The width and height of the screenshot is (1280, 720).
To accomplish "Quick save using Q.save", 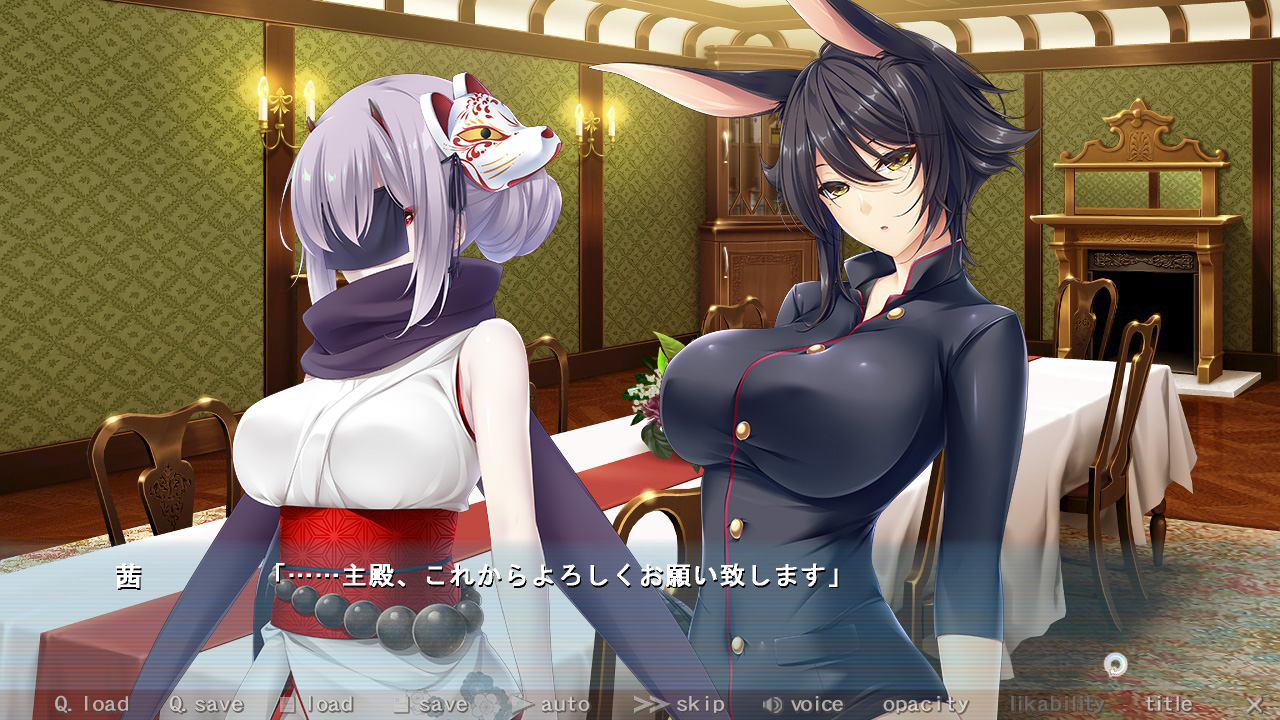I will (206, 704).
